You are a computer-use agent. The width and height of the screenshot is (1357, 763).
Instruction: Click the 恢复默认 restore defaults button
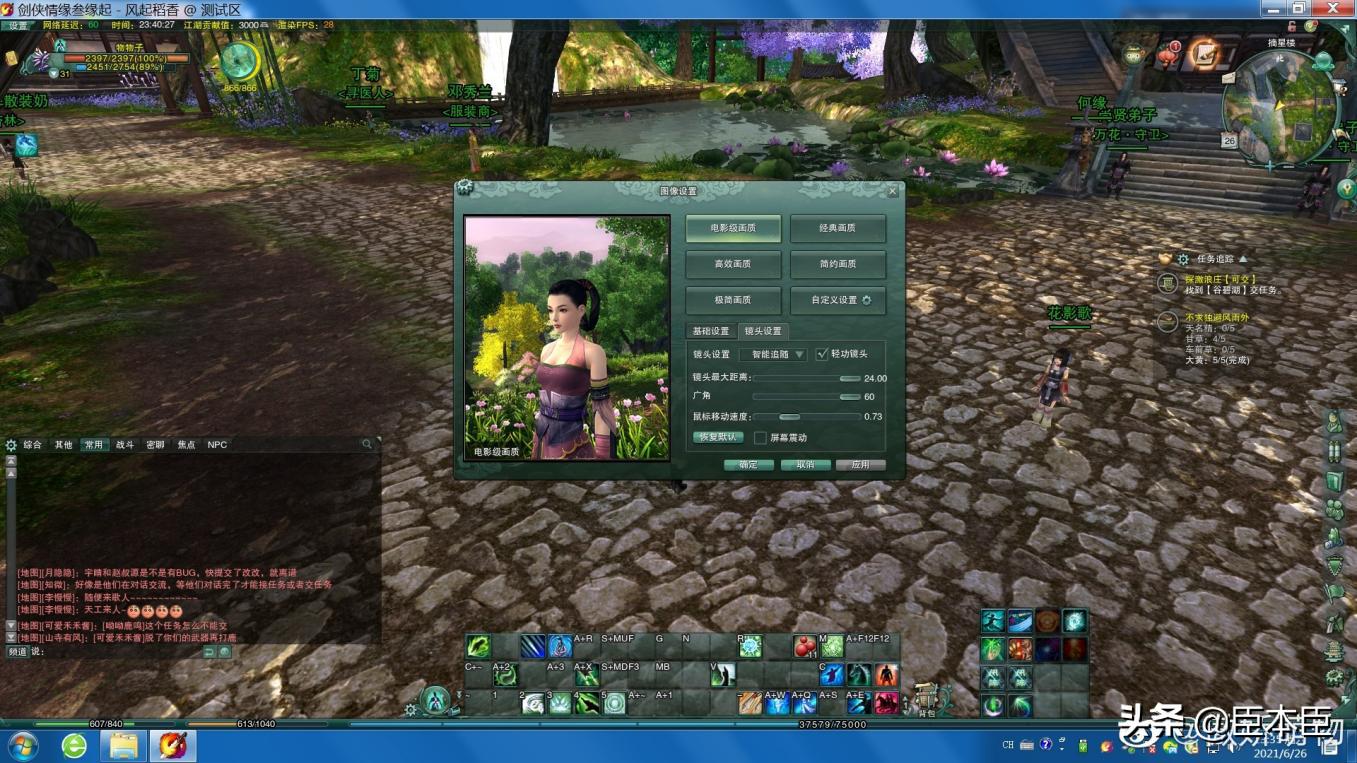pyautogui.click(x=717, y=437)
